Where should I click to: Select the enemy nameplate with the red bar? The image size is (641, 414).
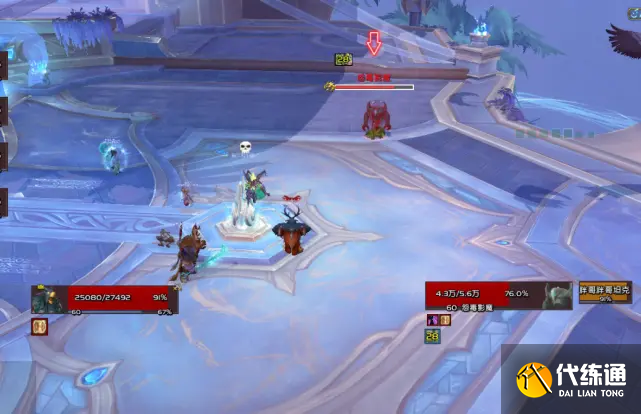tap(373, 87)
